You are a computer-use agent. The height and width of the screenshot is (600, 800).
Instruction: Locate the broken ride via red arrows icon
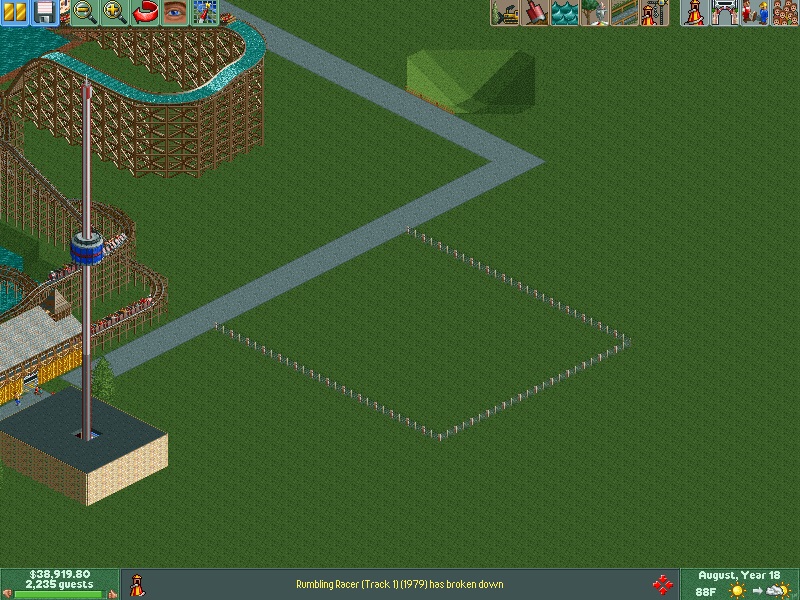[x=662, y=584]
